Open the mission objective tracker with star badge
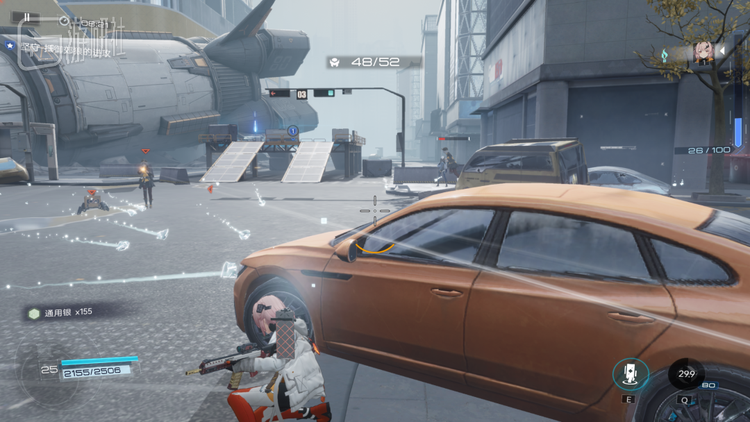The image size is (750, 422). 60,47
